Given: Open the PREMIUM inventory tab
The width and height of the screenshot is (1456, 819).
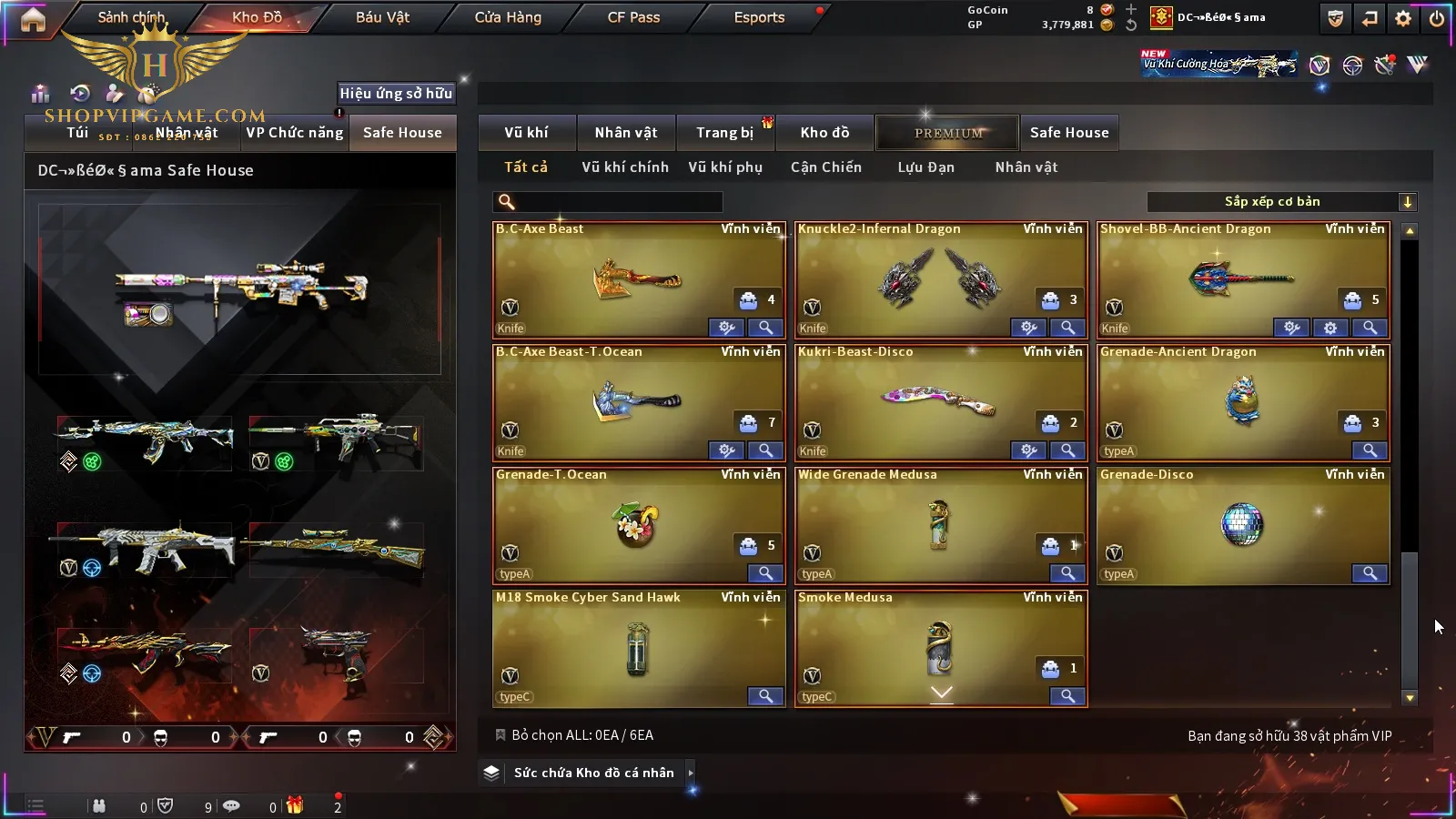Looking at the screenshot, I should [948, 133].
